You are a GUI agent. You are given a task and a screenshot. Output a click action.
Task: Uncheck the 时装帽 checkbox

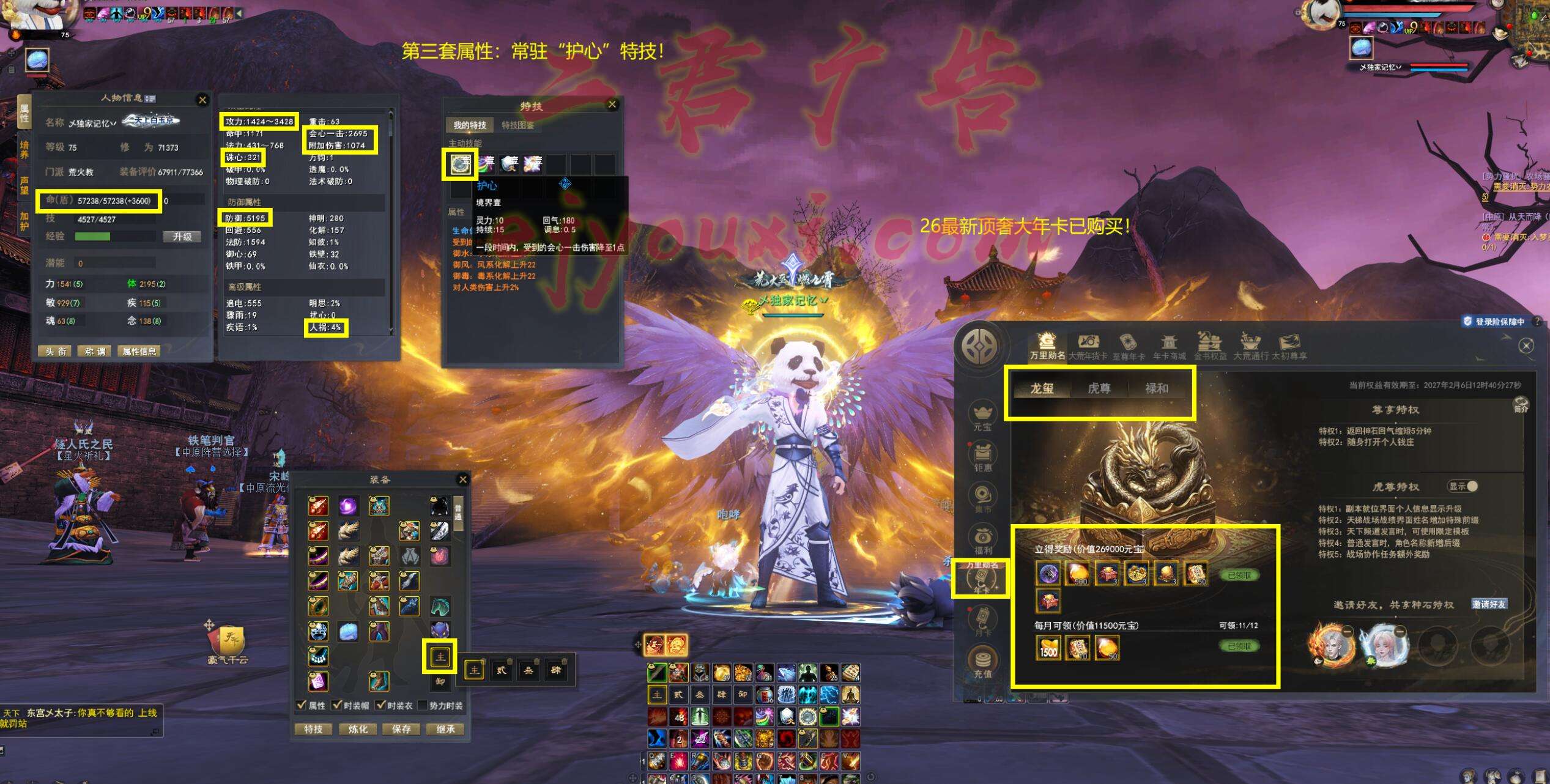(337, 705)
